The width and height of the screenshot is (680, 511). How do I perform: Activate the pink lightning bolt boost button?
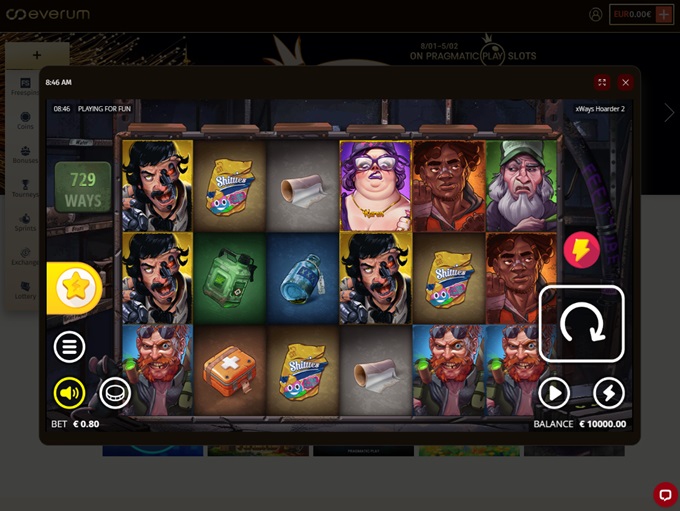click(x=581, y=250)
